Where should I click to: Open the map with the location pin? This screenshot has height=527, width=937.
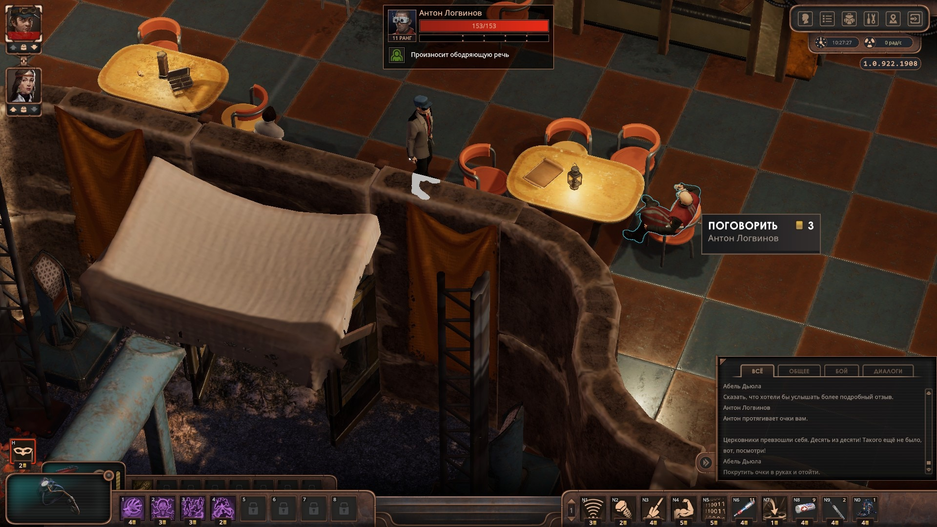point(892,18)
